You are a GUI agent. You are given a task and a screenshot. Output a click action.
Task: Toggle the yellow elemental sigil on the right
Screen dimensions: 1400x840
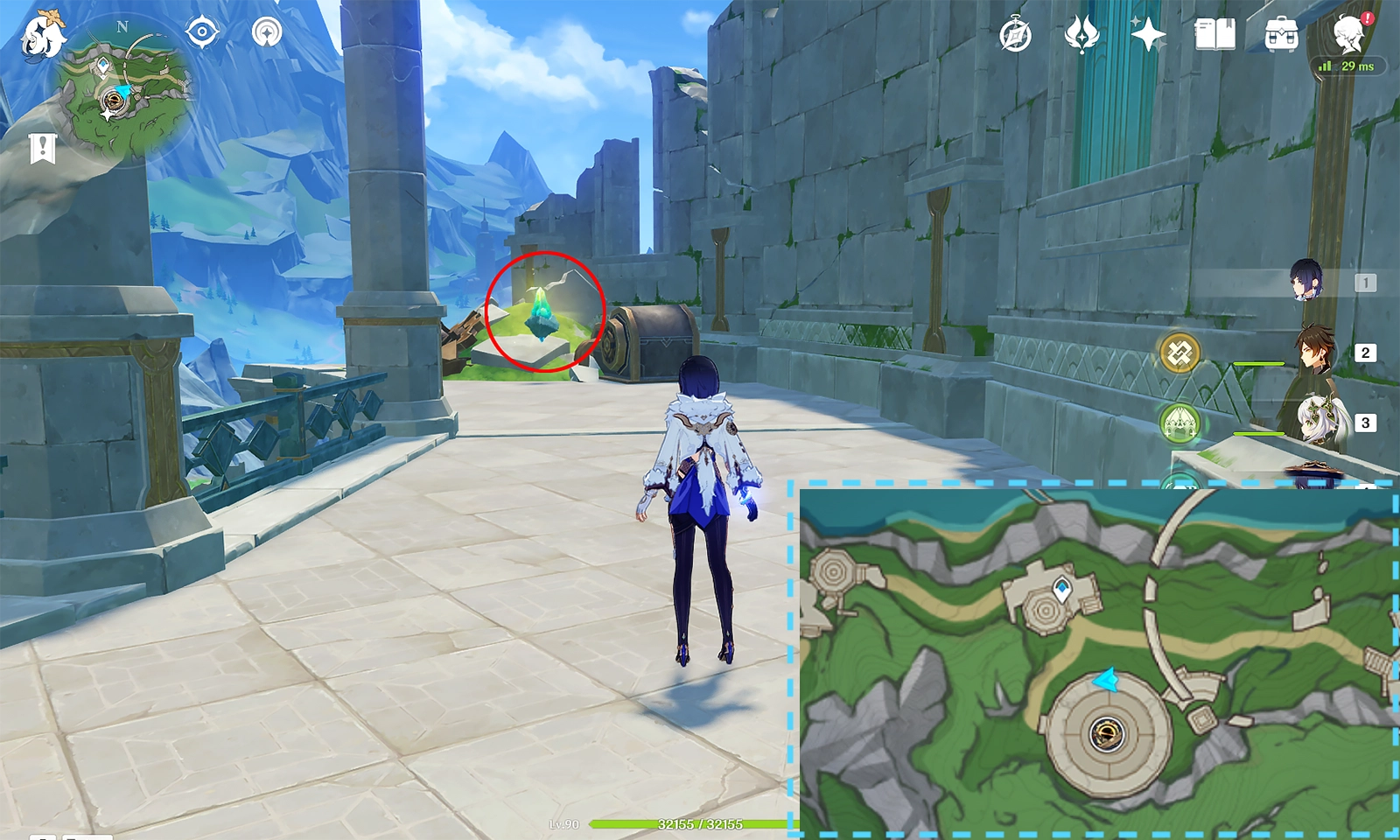tap(1181, 354)
